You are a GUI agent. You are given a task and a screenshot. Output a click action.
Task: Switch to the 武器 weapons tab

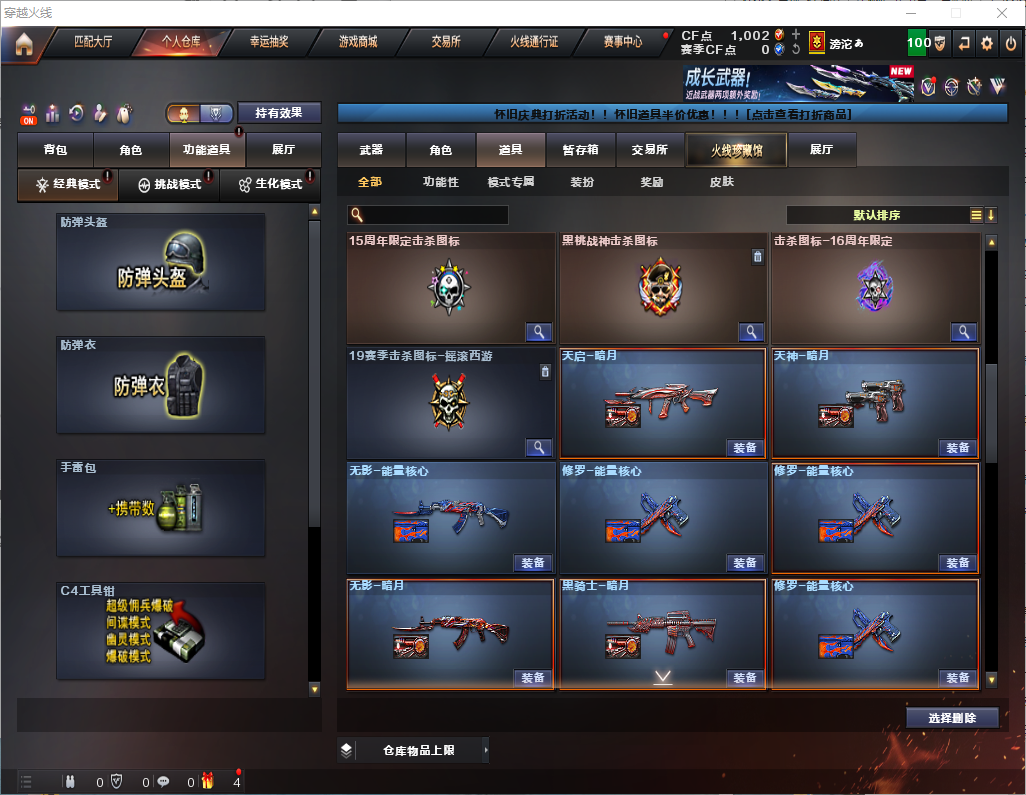[x=371, y=150]
